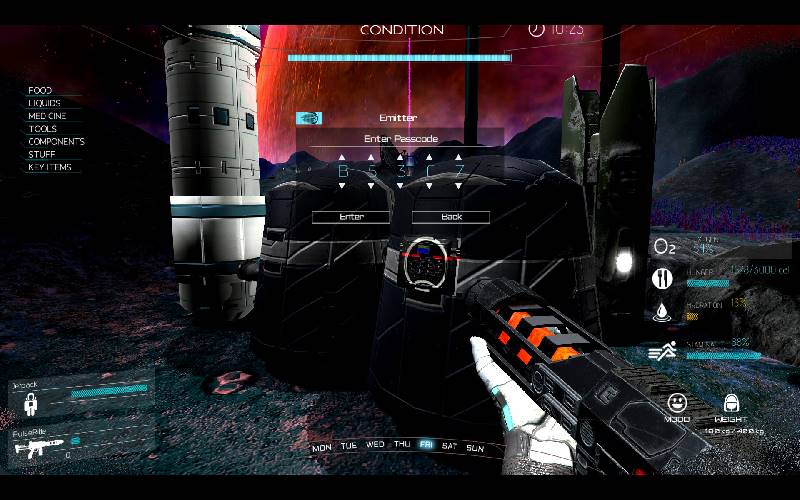The height and width of the screenshot is (500, 800).
Task: Click the Back button on the Emitter panel
Action: pyautogui.click(x=451, y=217)
